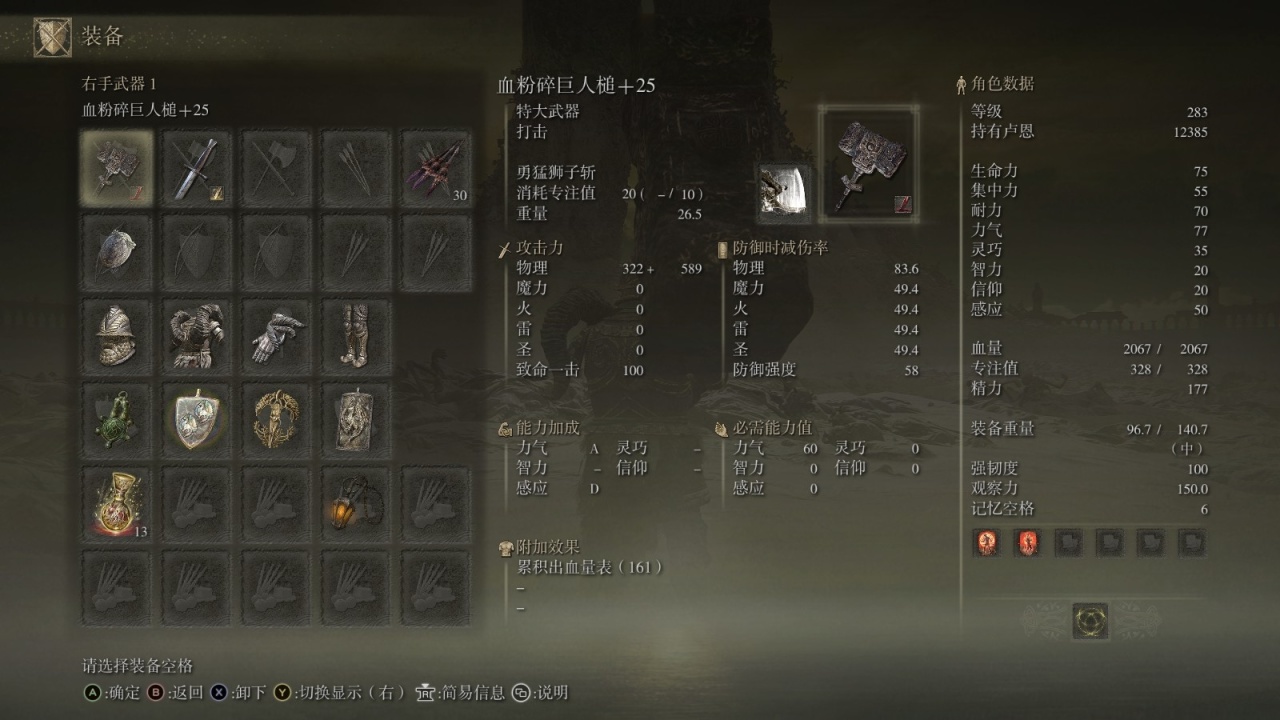
Task: Click the golden ring Great Rune icon
Action: [1090, 621]
